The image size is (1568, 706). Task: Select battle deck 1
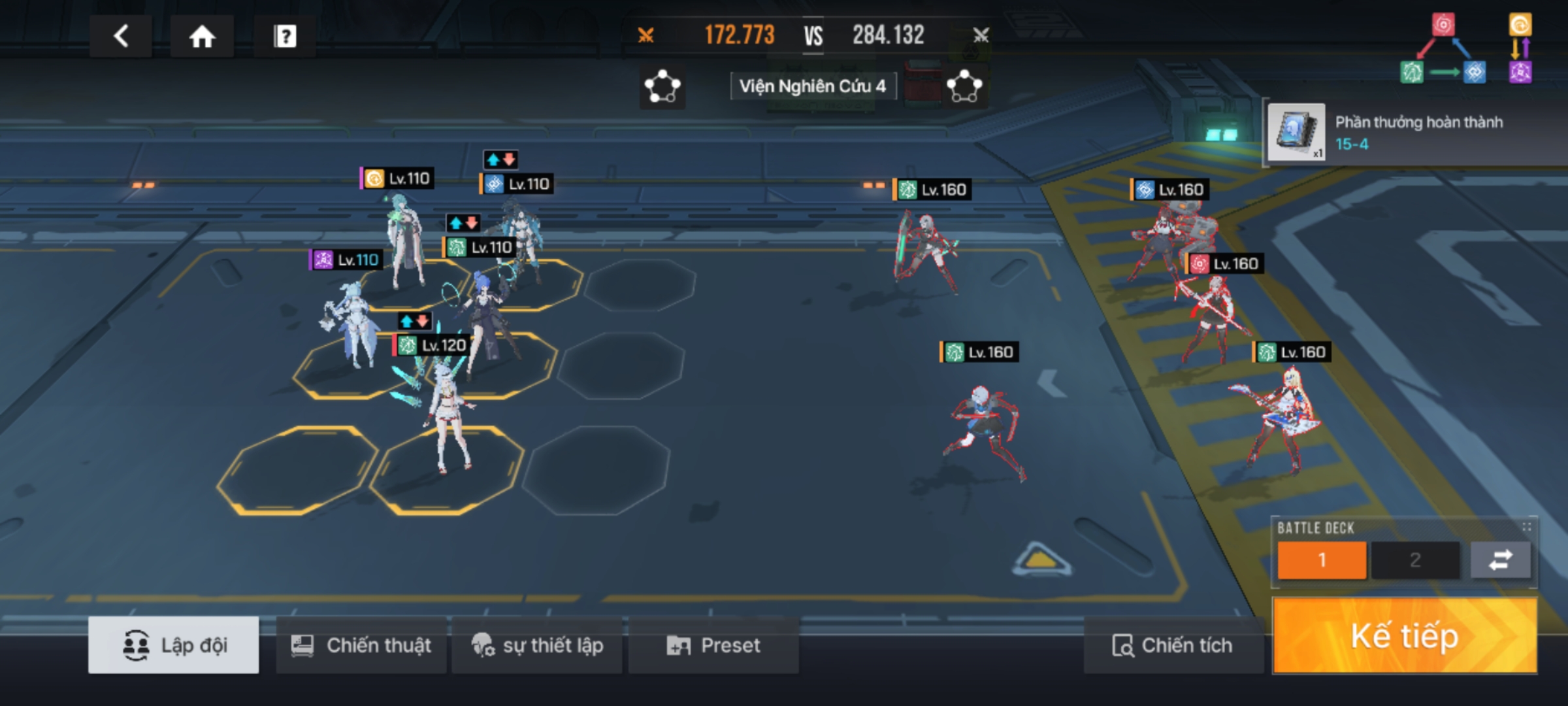(x=1322, y=560)
